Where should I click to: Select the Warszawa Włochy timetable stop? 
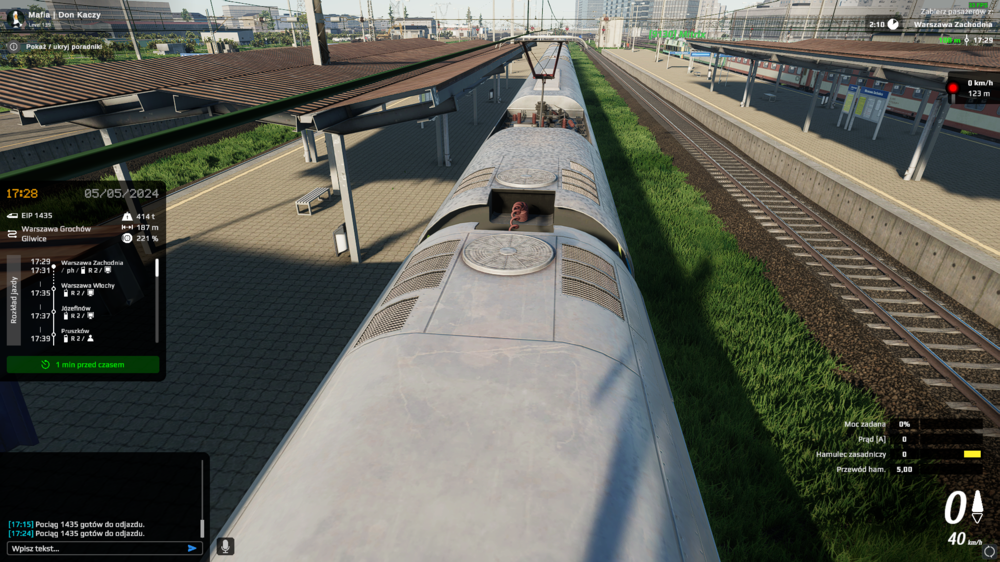[x=88, y=285]
